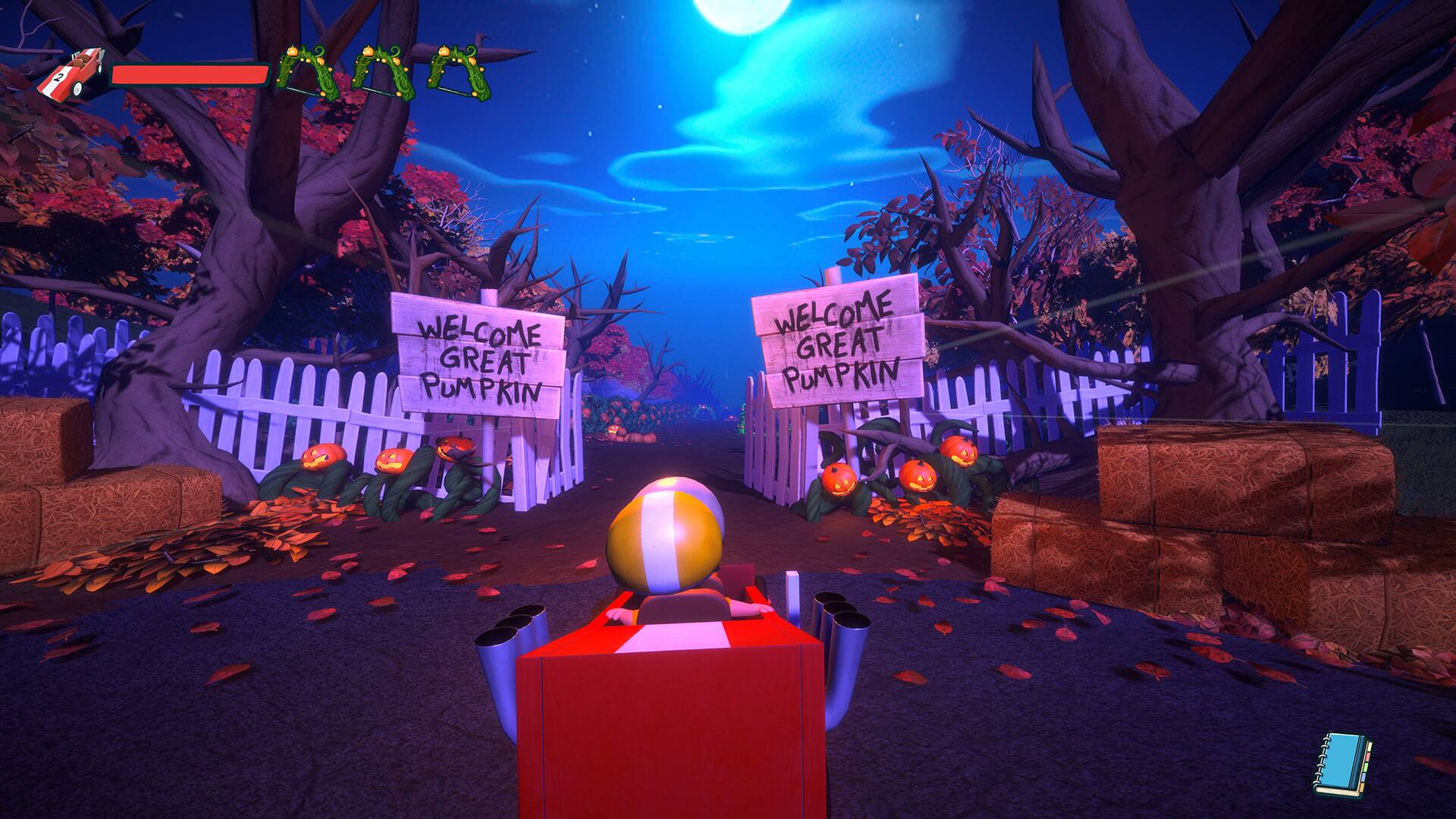Viewport: 1456px width, 819px height.
Task: Click the yellow tab on the notebook icon
Action: (1370, 747)
